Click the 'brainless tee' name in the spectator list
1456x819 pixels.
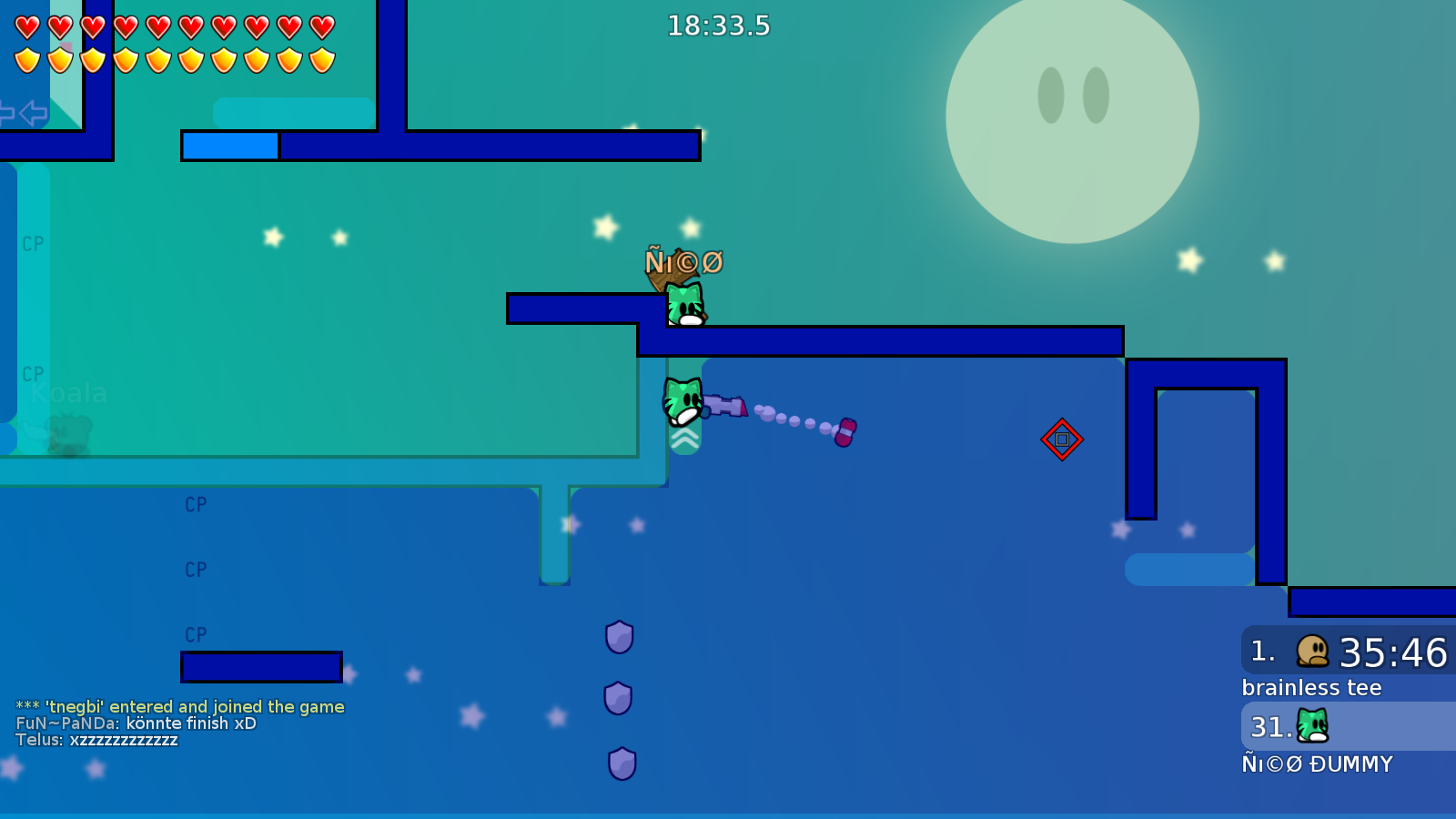1311,687
